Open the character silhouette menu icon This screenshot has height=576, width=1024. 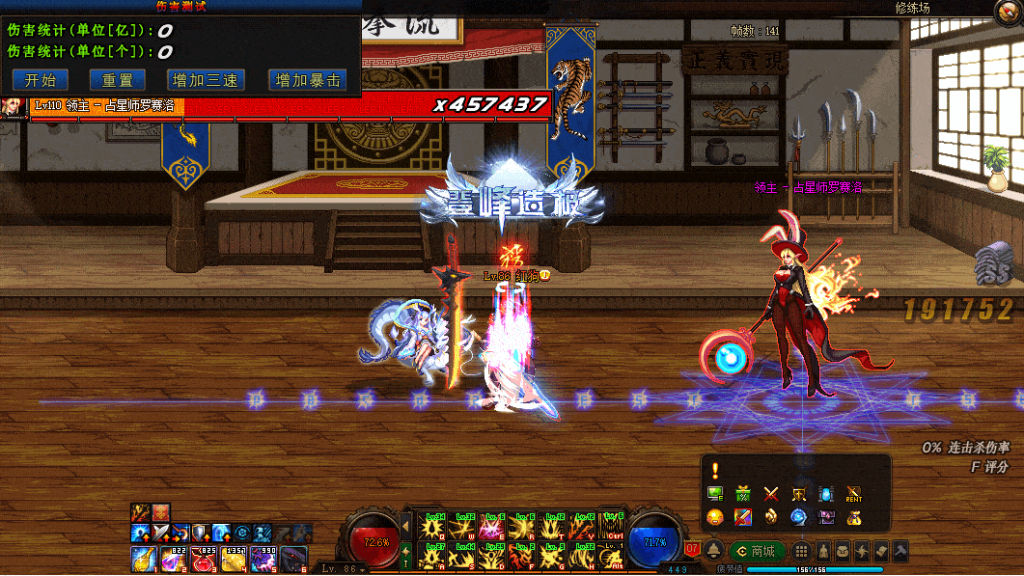[x=823, y=551]
